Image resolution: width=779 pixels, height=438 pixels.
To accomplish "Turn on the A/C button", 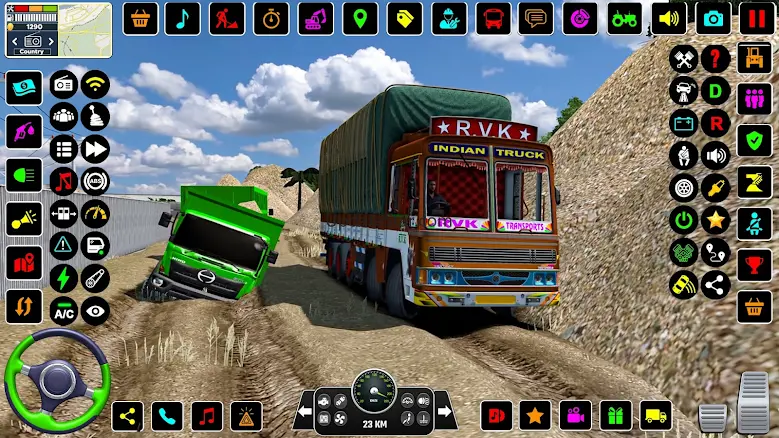I will tap(64, 310).
